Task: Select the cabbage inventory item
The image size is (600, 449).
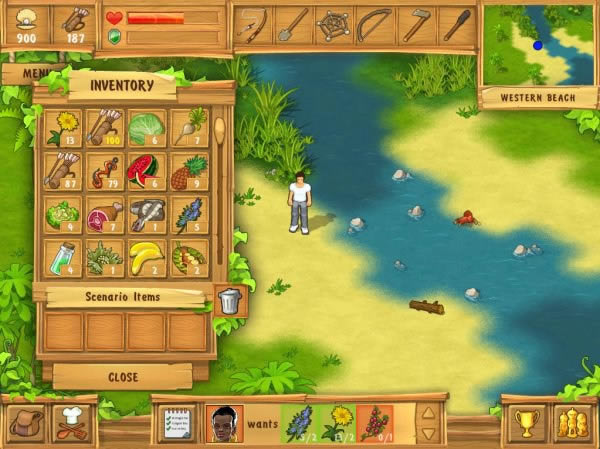Action: coord(147,127)
